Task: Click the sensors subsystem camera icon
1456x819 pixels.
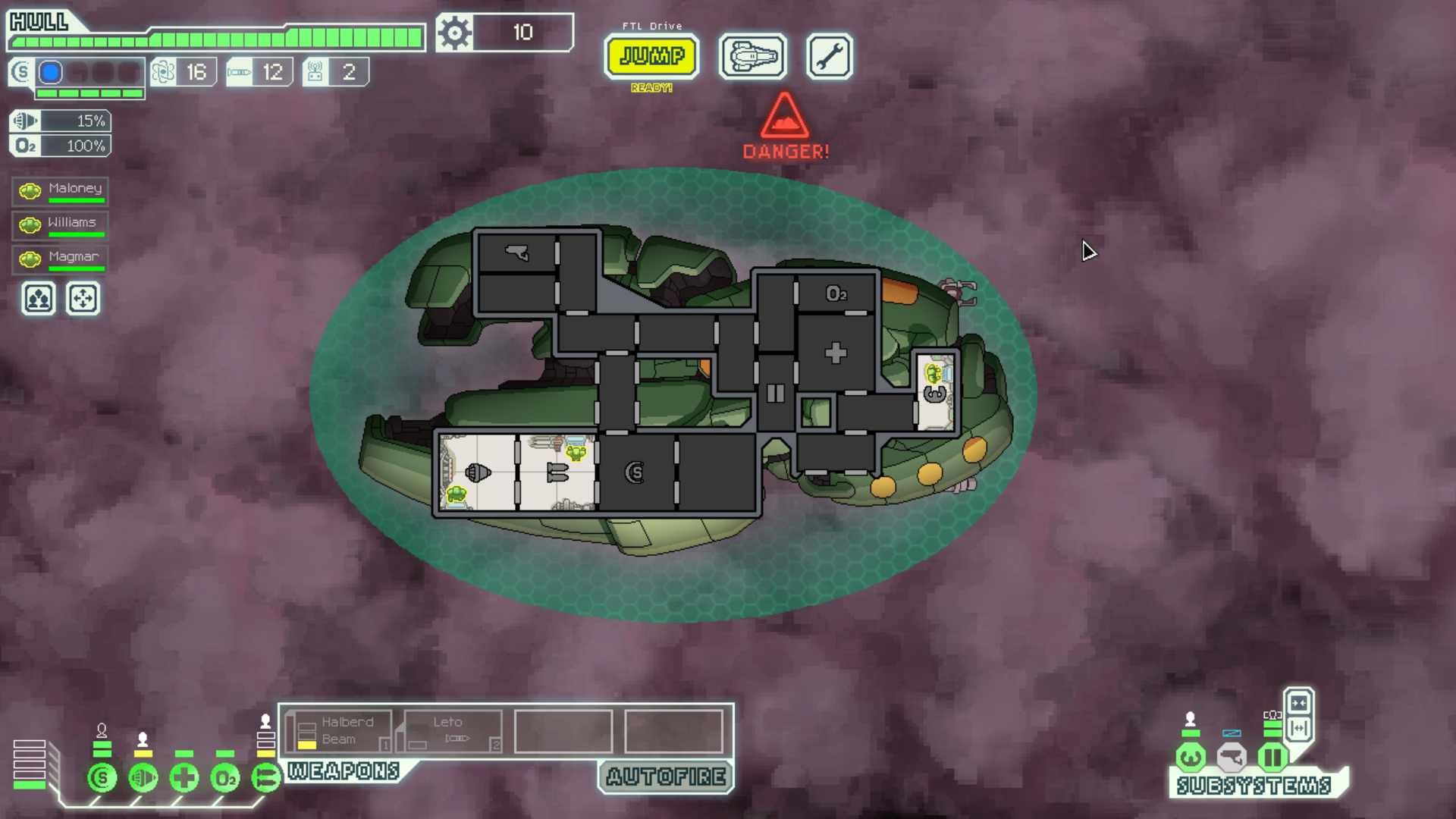Action: [1232, 756]
